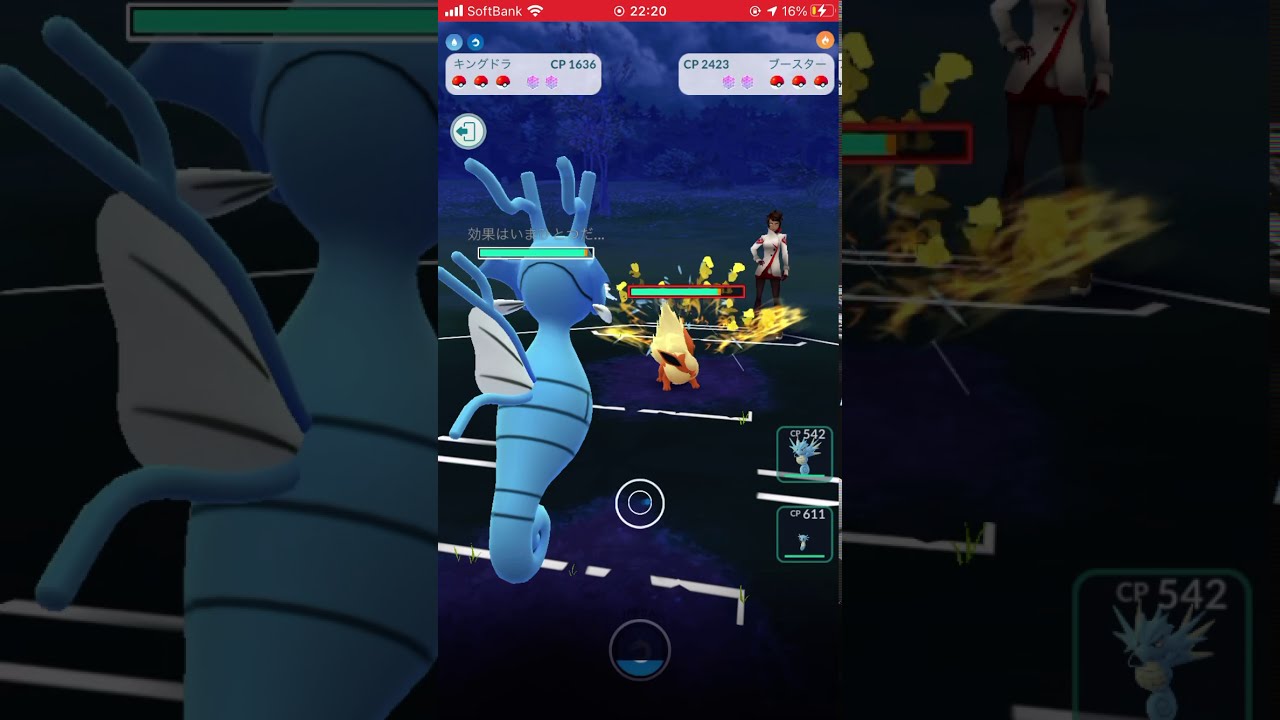Select the water type icon above キングドラ's card
Image resolution: width=1280 pixels, height=720 pixels.
click(454, 41)
